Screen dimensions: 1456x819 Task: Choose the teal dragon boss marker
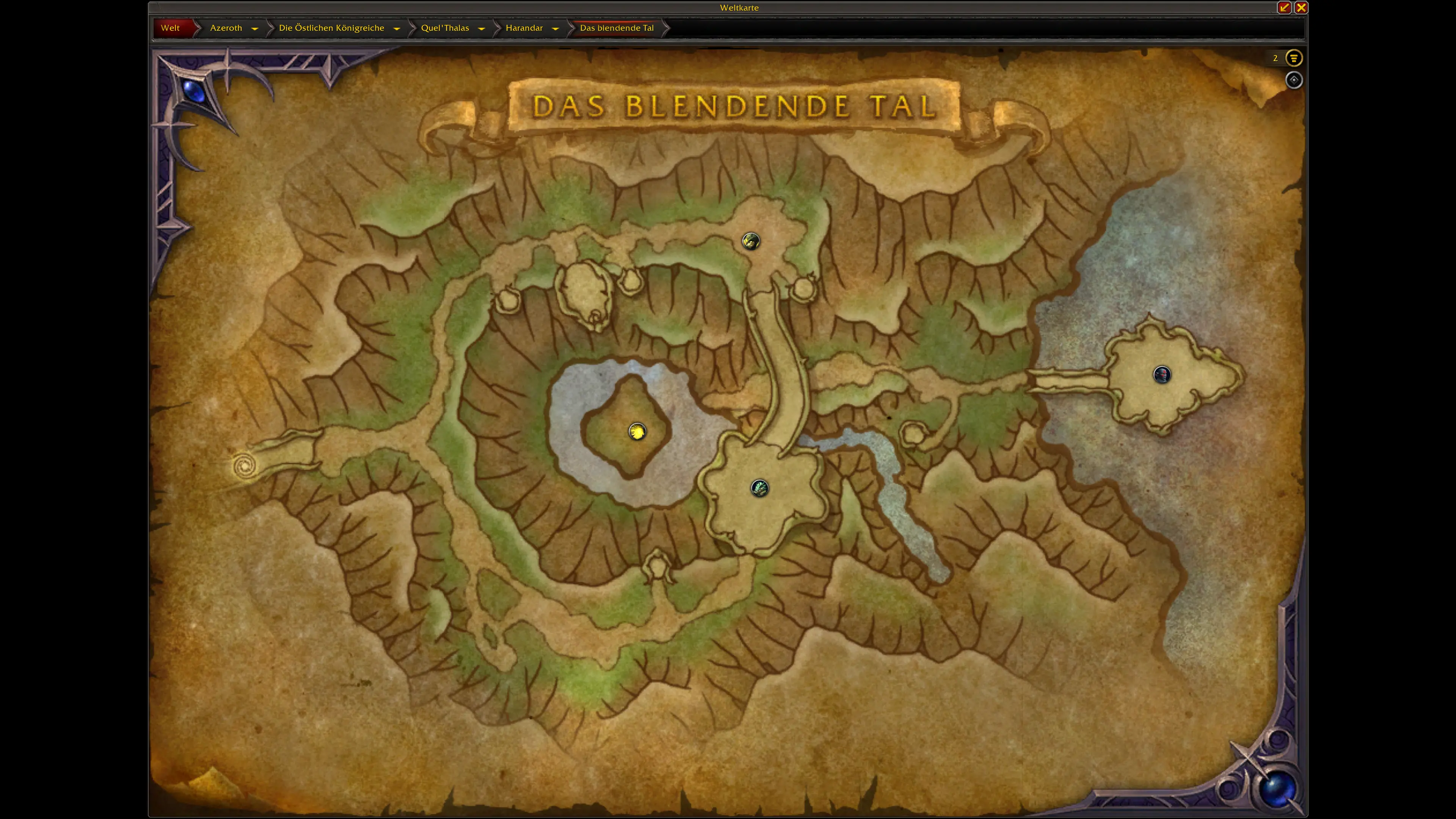pos(759,488)
